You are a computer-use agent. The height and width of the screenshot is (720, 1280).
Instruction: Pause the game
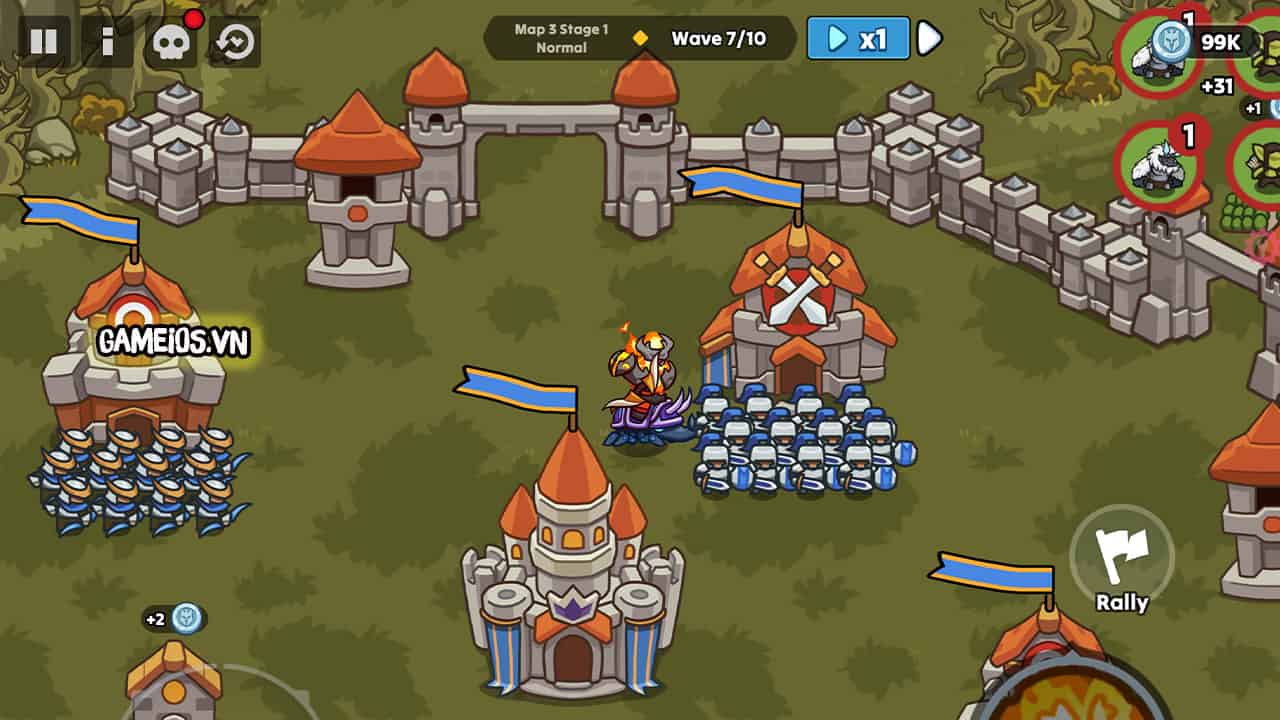pyautogui.click(x=44, y=41)
